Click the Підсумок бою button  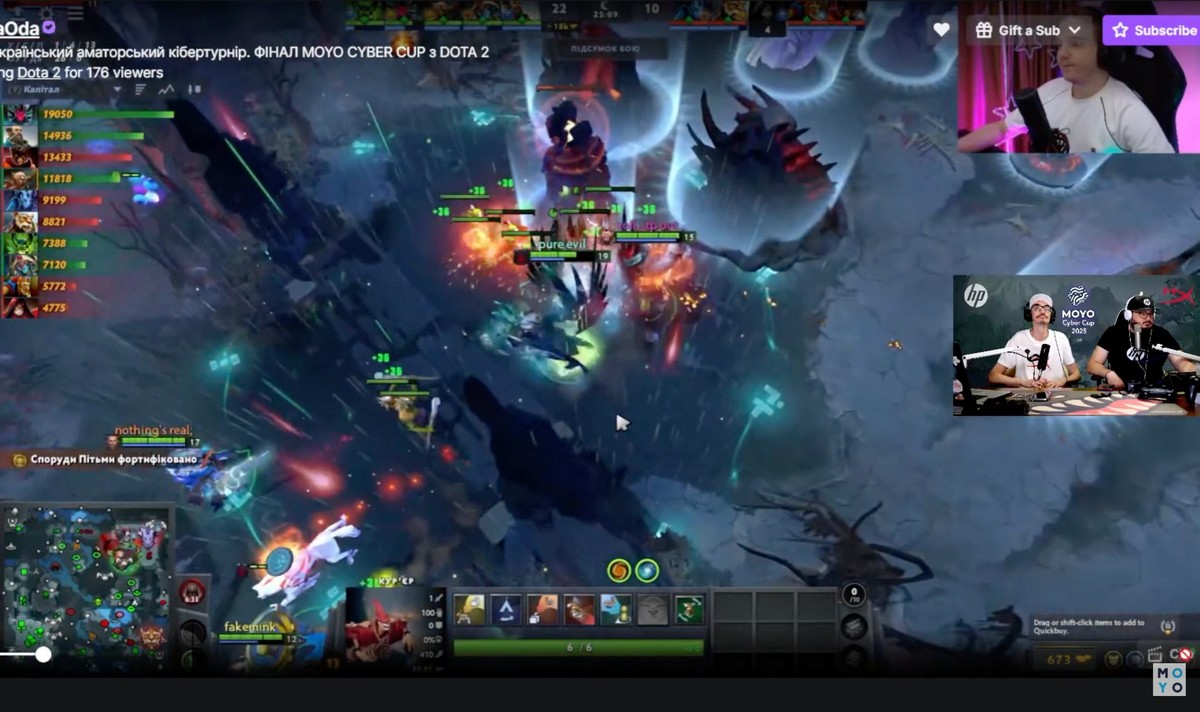coord(606,48)
